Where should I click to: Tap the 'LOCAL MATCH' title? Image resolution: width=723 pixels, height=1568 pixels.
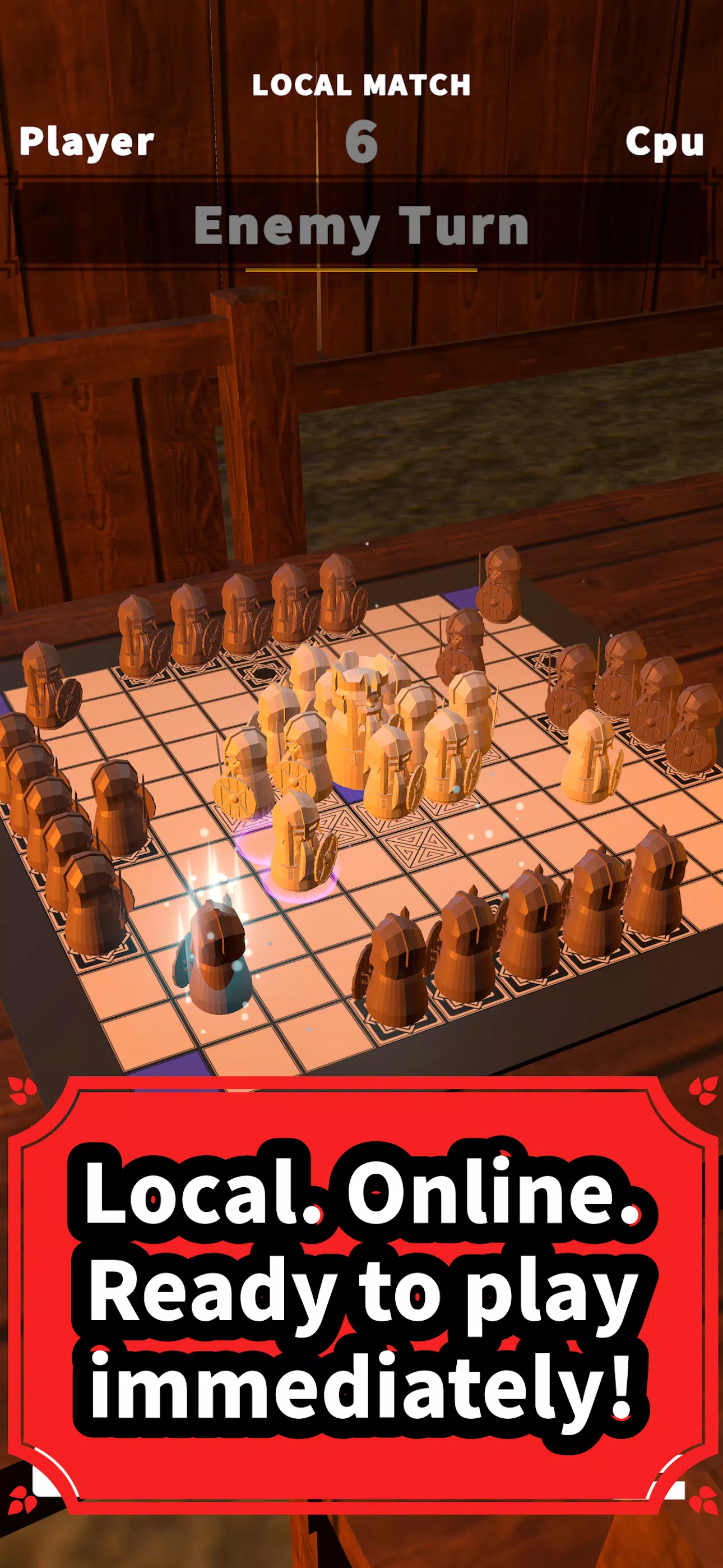361,85
